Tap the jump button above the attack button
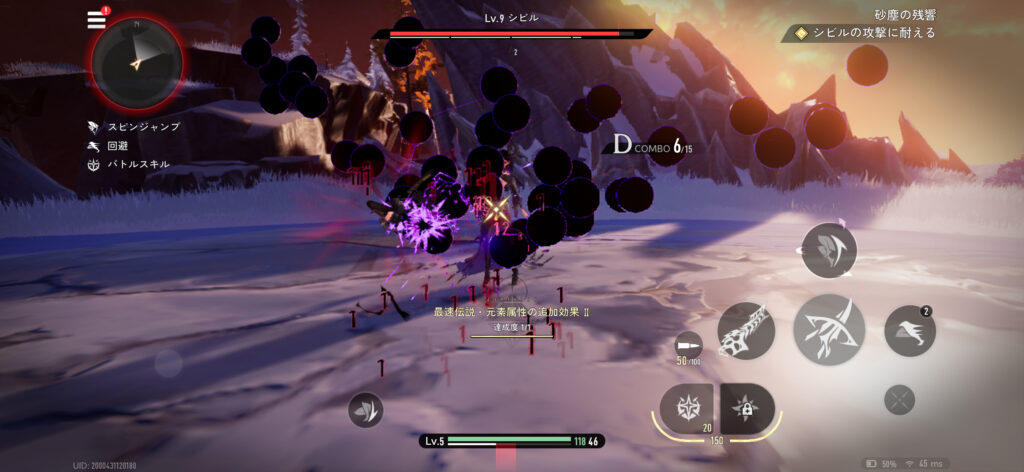Viewport: 1024px width, 472px height. tap(829, 250)
